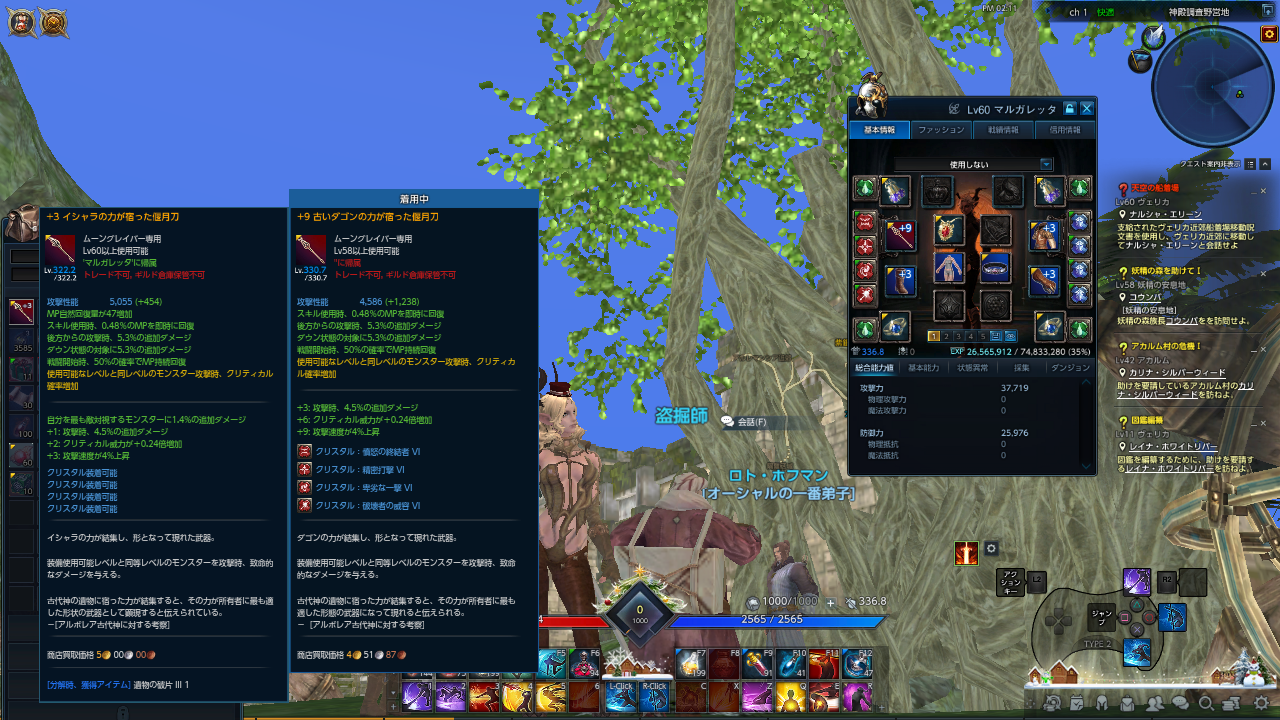Click the minimap gear icon top right
Image resolution: width=1280 pixels, height=720 pixels.
pos(1268,35)
